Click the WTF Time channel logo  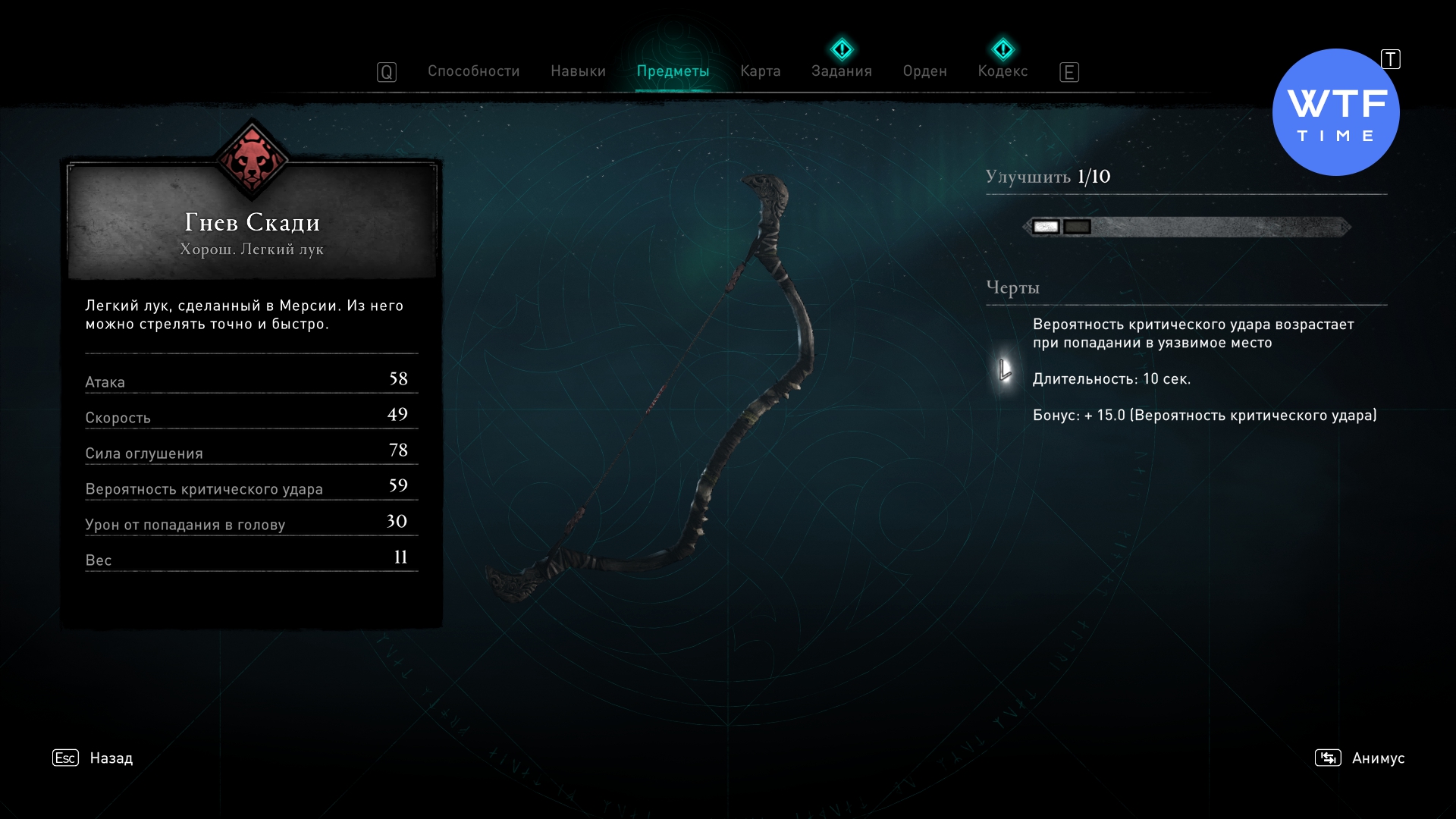tap(1335, 112)
